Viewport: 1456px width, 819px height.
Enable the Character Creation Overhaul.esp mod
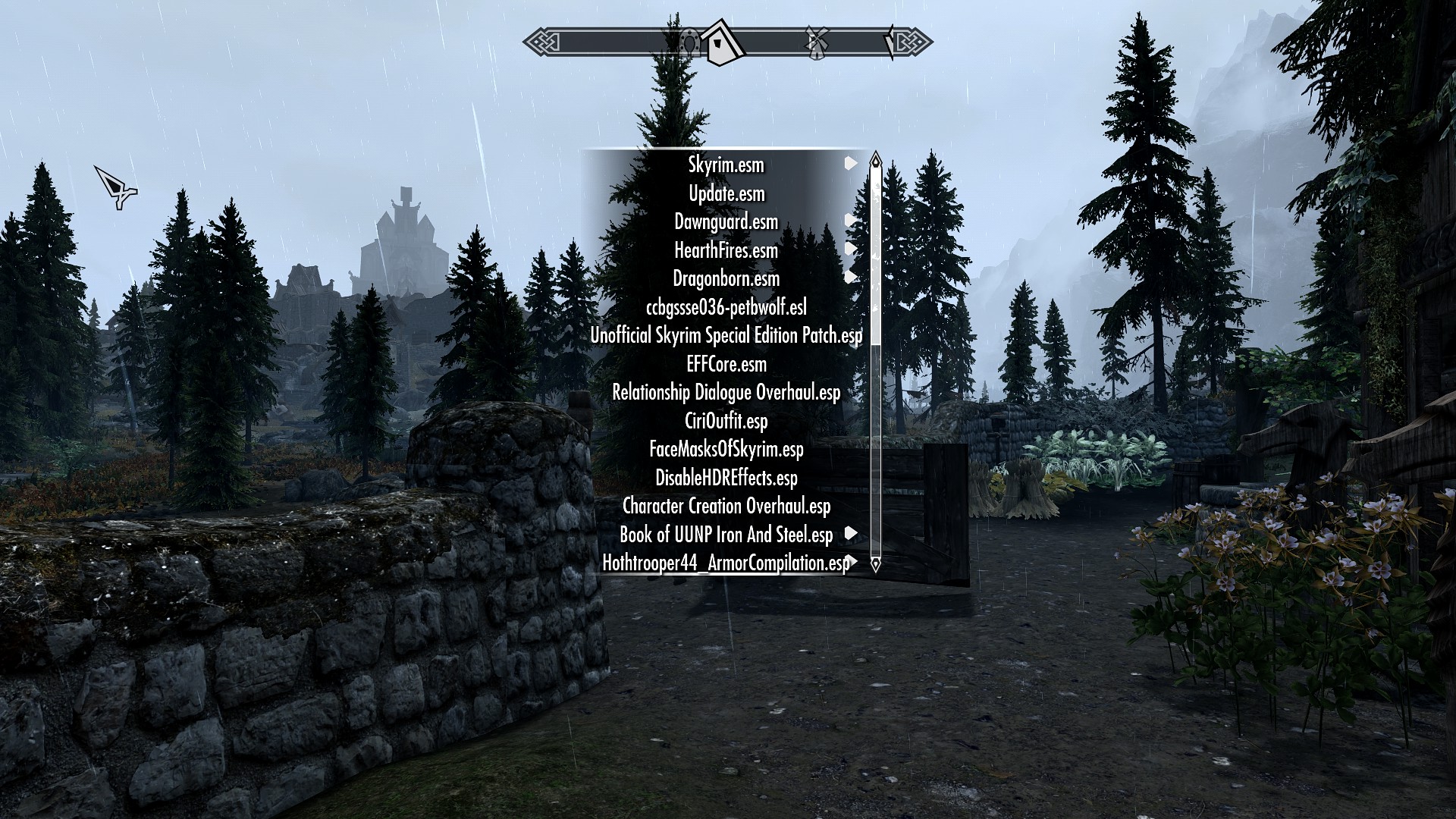[x=726, y=507]
